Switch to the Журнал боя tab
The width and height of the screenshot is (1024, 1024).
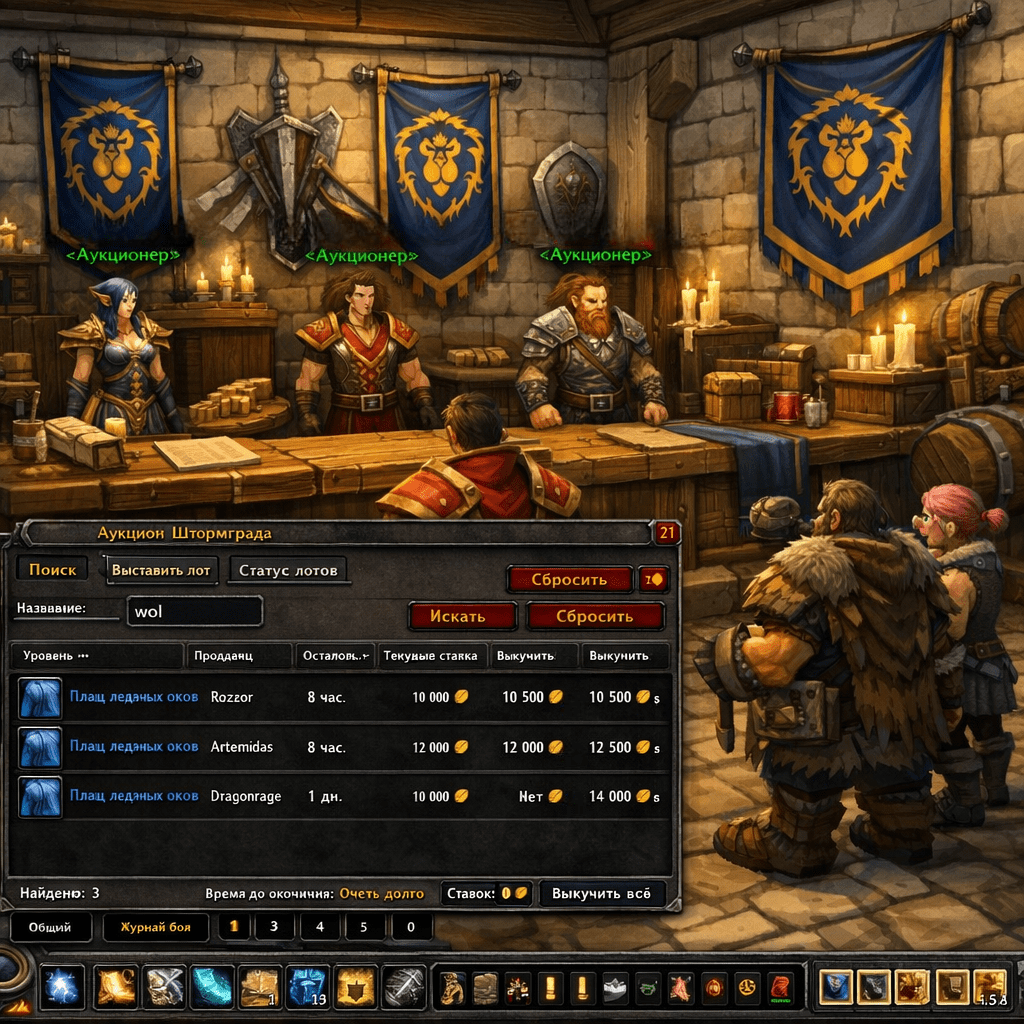(155, 927)
